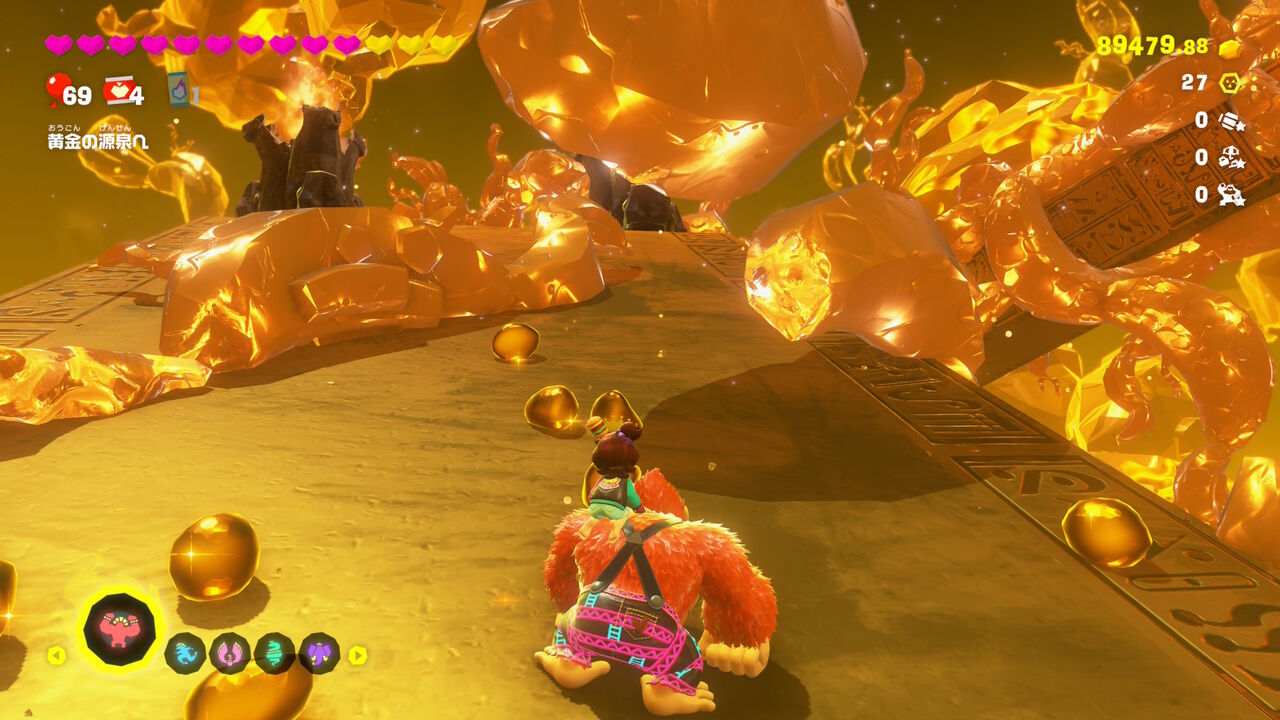Choose the blue Zebra Bananza icon
Viewport: 1280px width, 720px height.
[185, 654]
